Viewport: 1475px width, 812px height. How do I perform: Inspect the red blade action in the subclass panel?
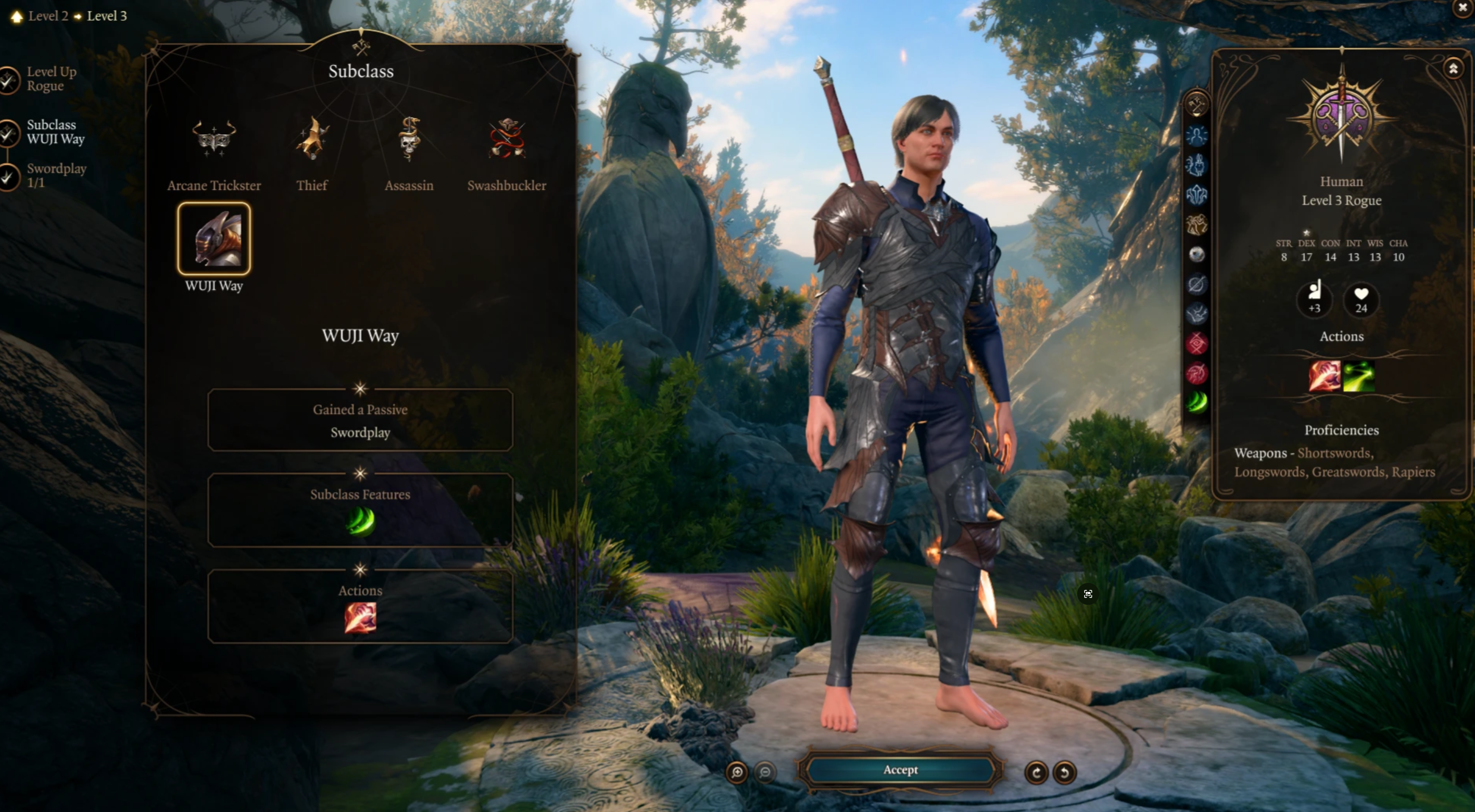click(360, 618)
